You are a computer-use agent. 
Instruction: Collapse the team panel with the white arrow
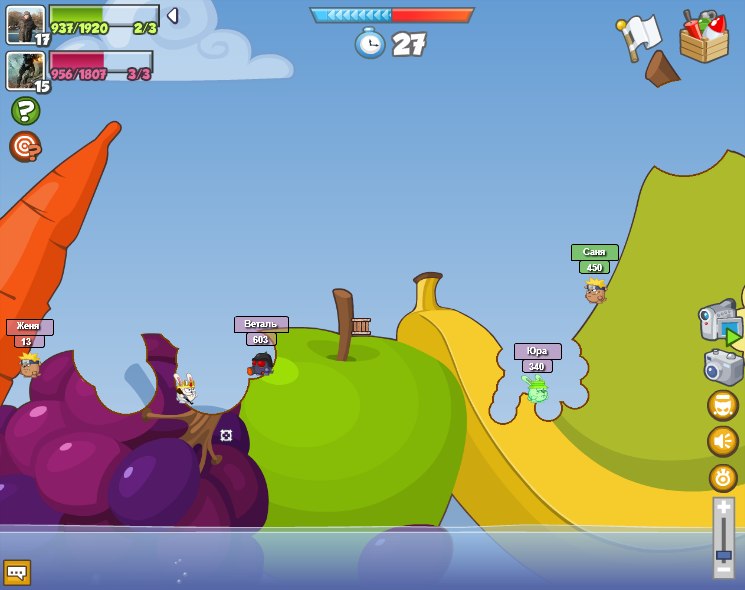tap(172, 16)
